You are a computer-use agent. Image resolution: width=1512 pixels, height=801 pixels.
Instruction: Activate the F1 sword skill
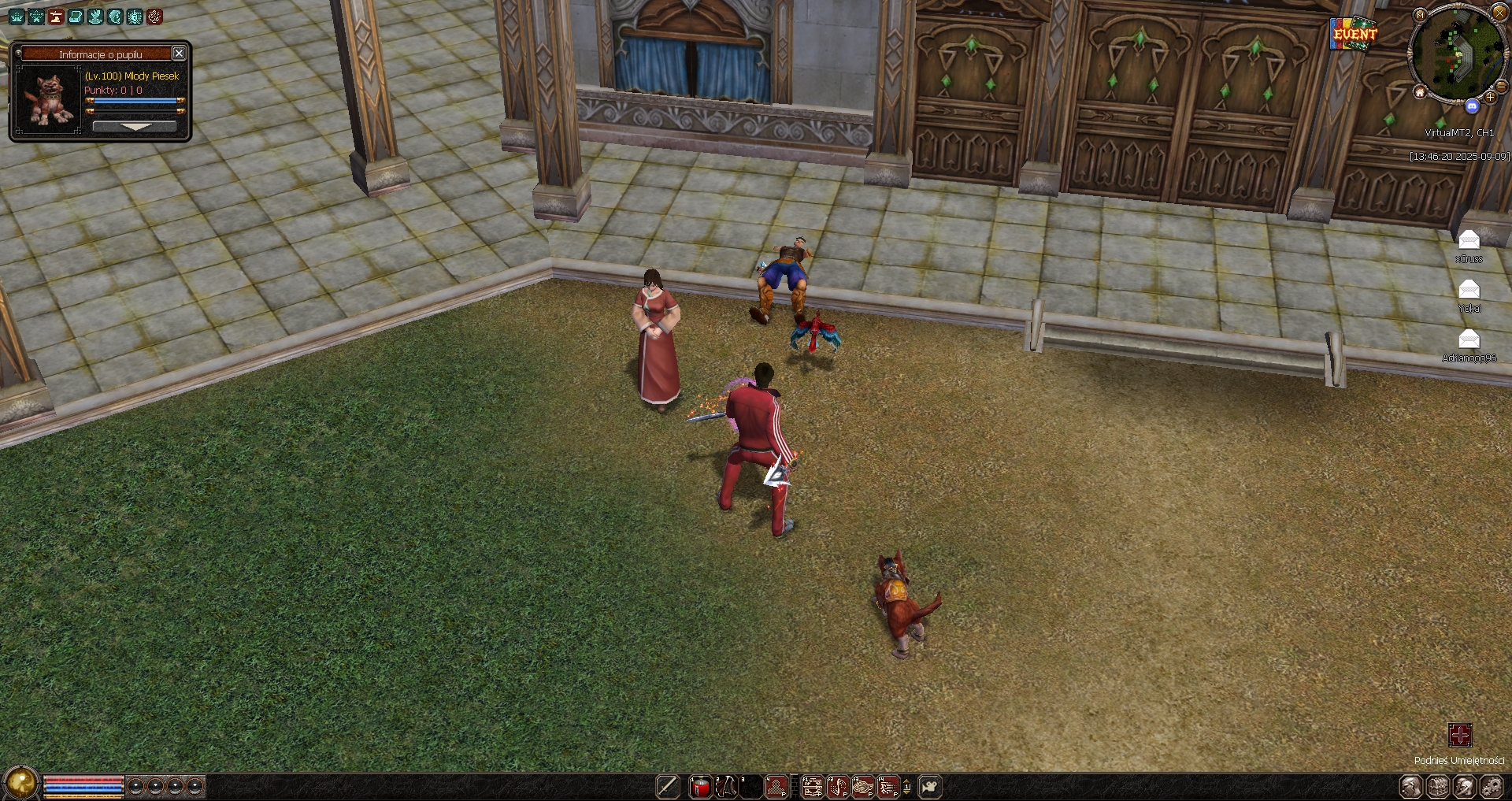point(813,787)
